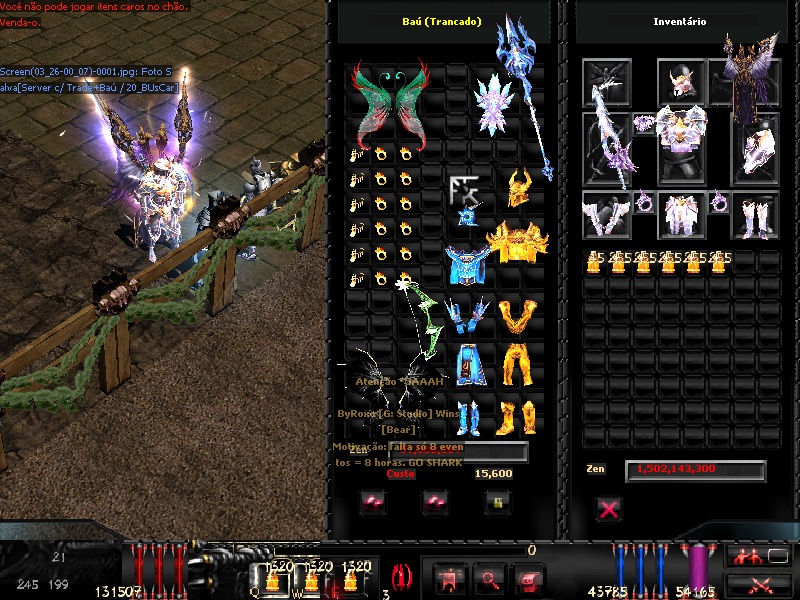Pick the golden boots in the vault

click(518, 416)
